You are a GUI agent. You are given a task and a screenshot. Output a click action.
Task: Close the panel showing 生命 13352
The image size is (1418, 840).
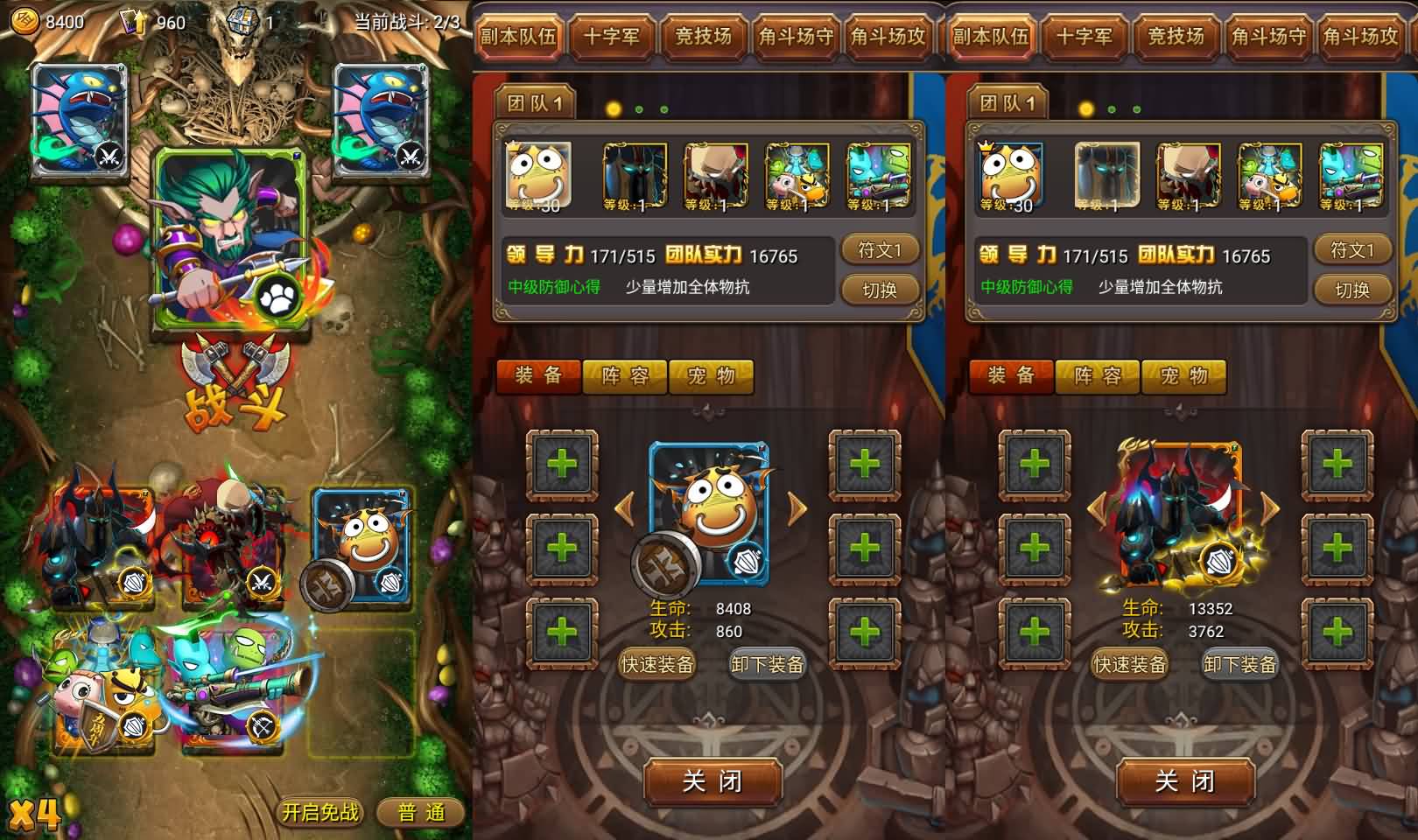point(1185,780)
